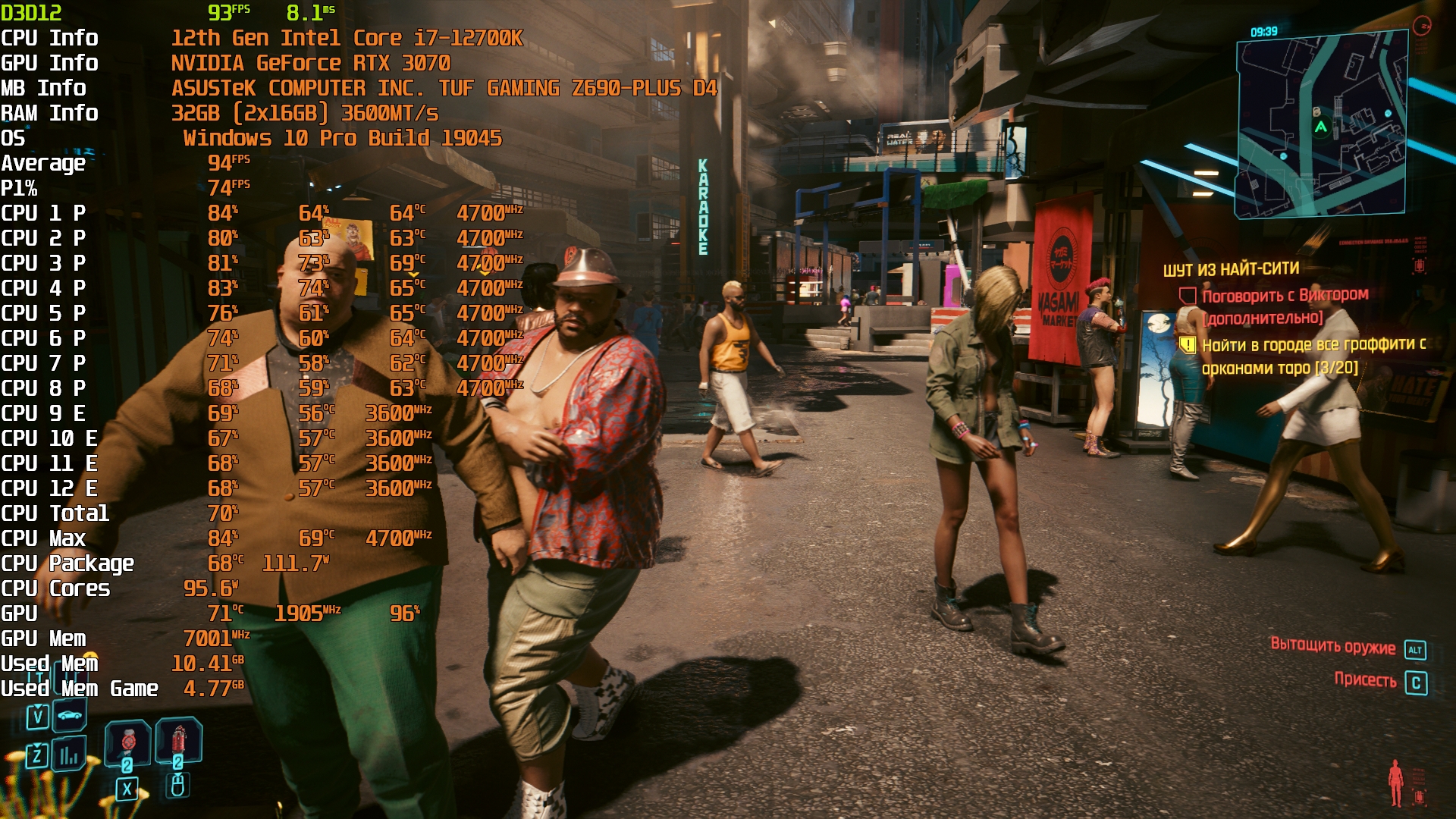
Task: Click the green player arrow on minimap
Action: 1321,127
